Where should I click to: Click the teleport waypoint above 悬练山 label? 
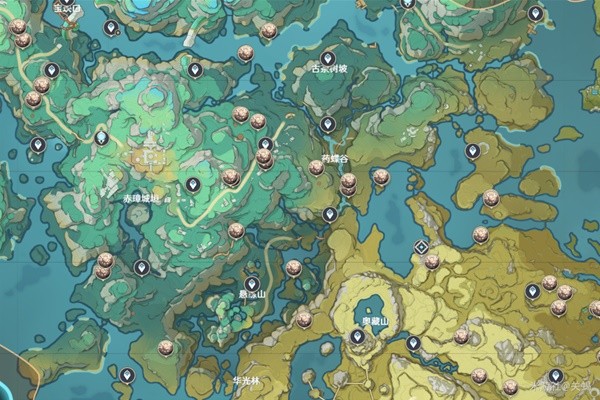tap(252, 284)
